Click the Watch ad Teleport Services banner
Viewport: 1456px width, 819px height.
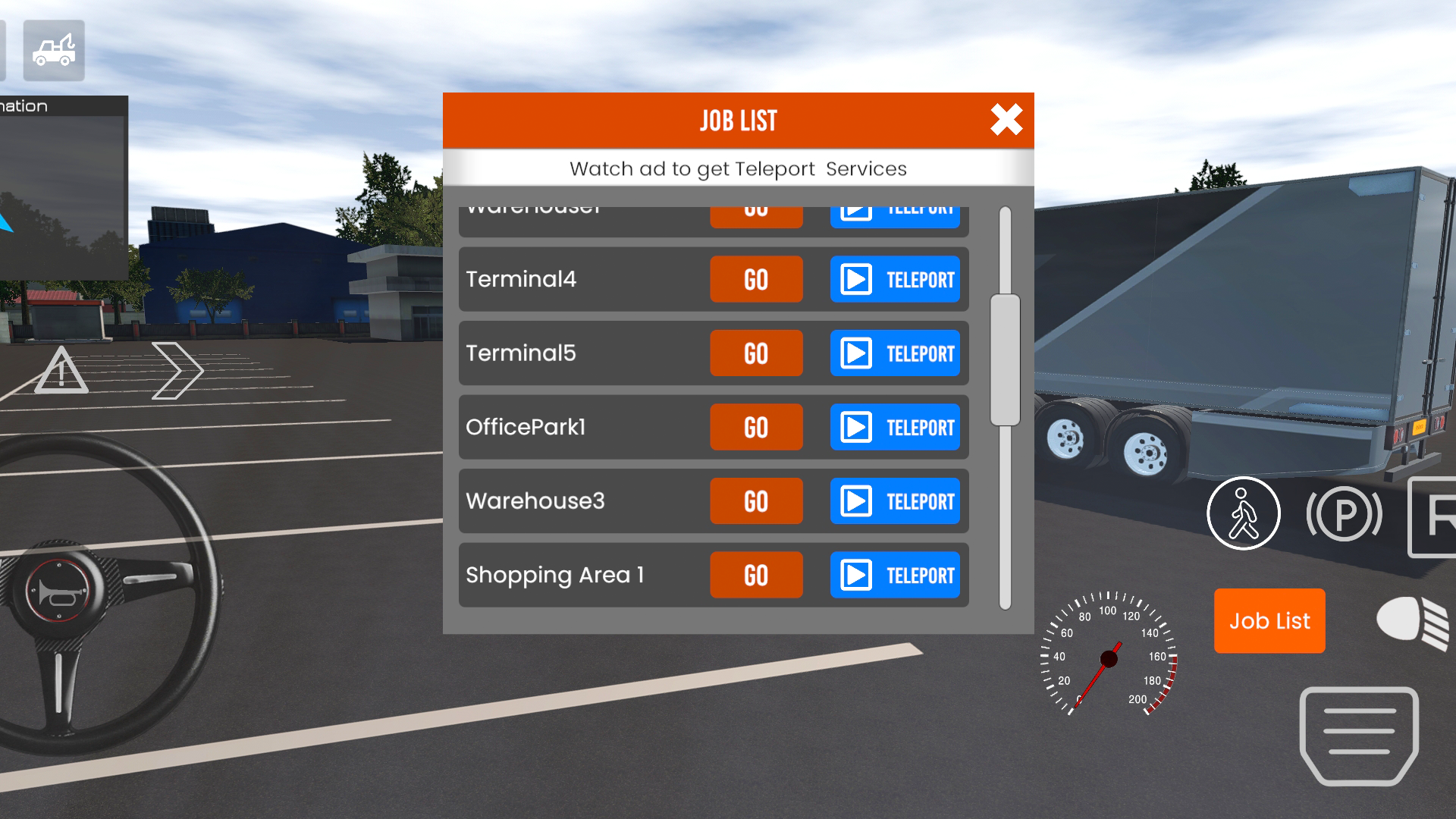click(x=738, y=168)
